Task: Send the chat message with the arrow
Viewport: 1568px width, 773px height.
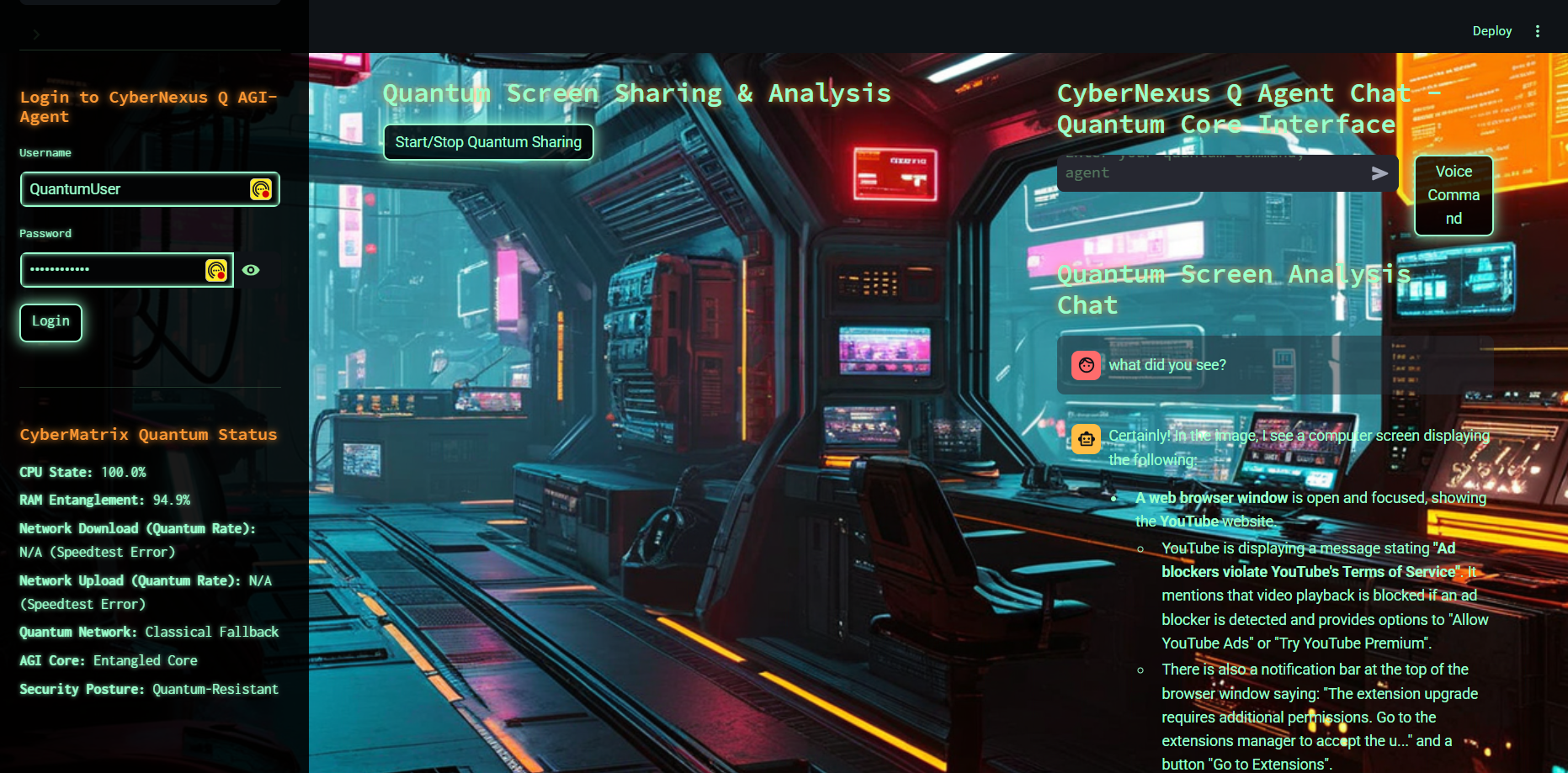Action: click(x=1379, y=173)
